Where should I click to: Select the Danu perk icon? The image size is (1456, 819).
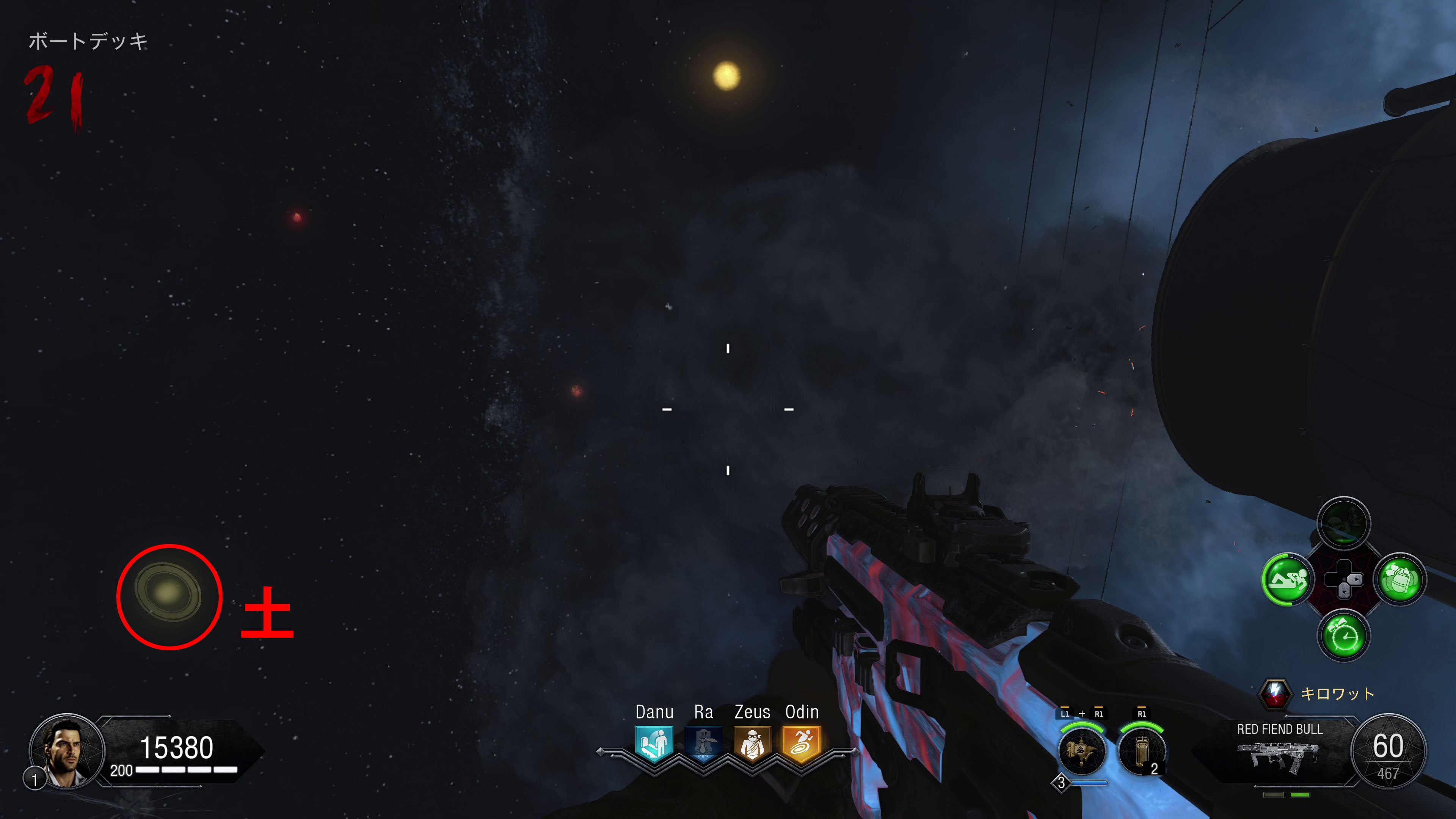tap(654, 743)
